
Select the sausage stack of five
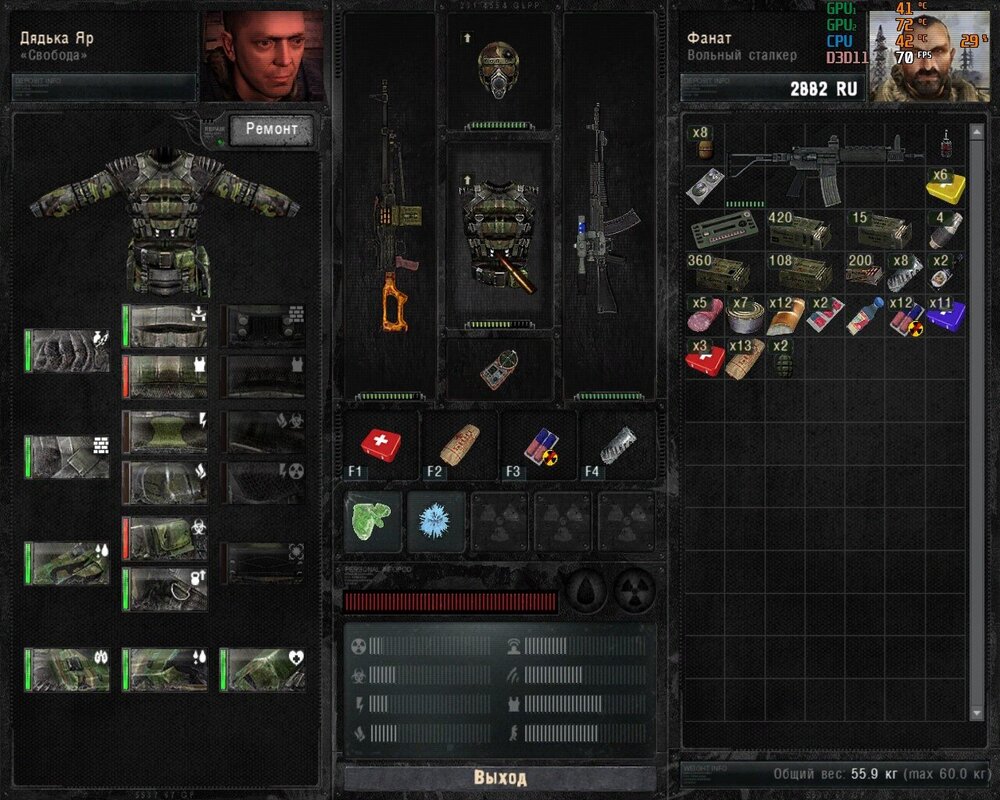pyautogui.click(x=705, y=316)
